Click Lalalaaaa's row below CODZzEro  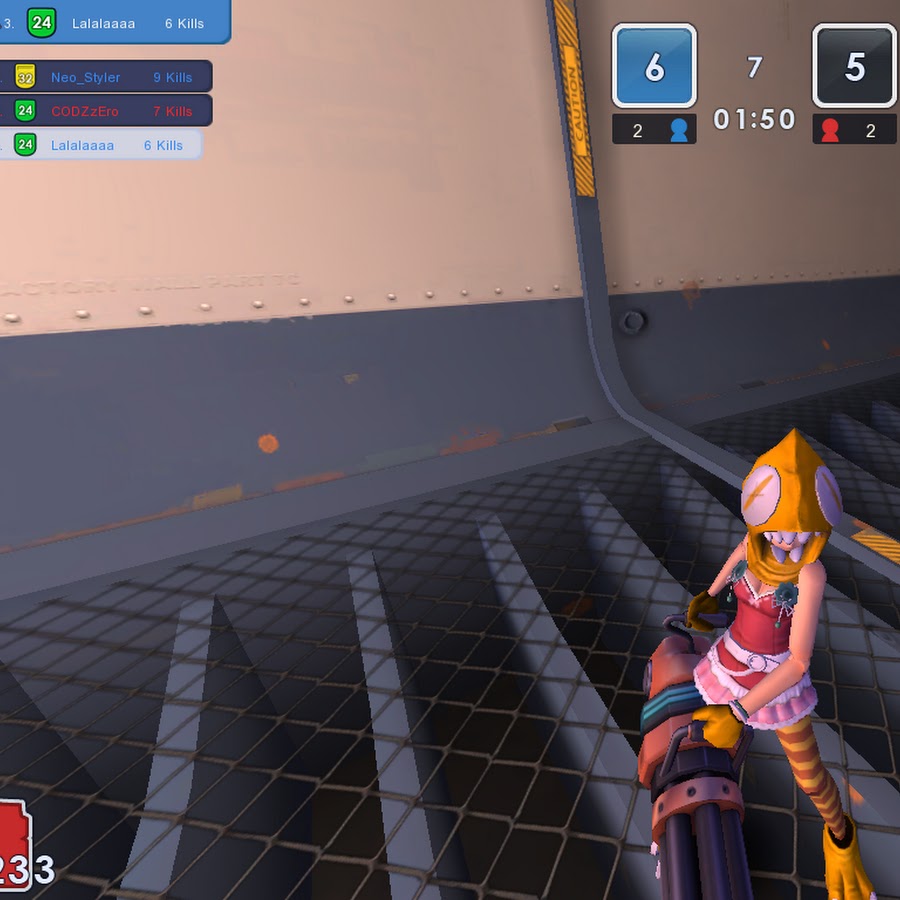(x=100, y=145)
